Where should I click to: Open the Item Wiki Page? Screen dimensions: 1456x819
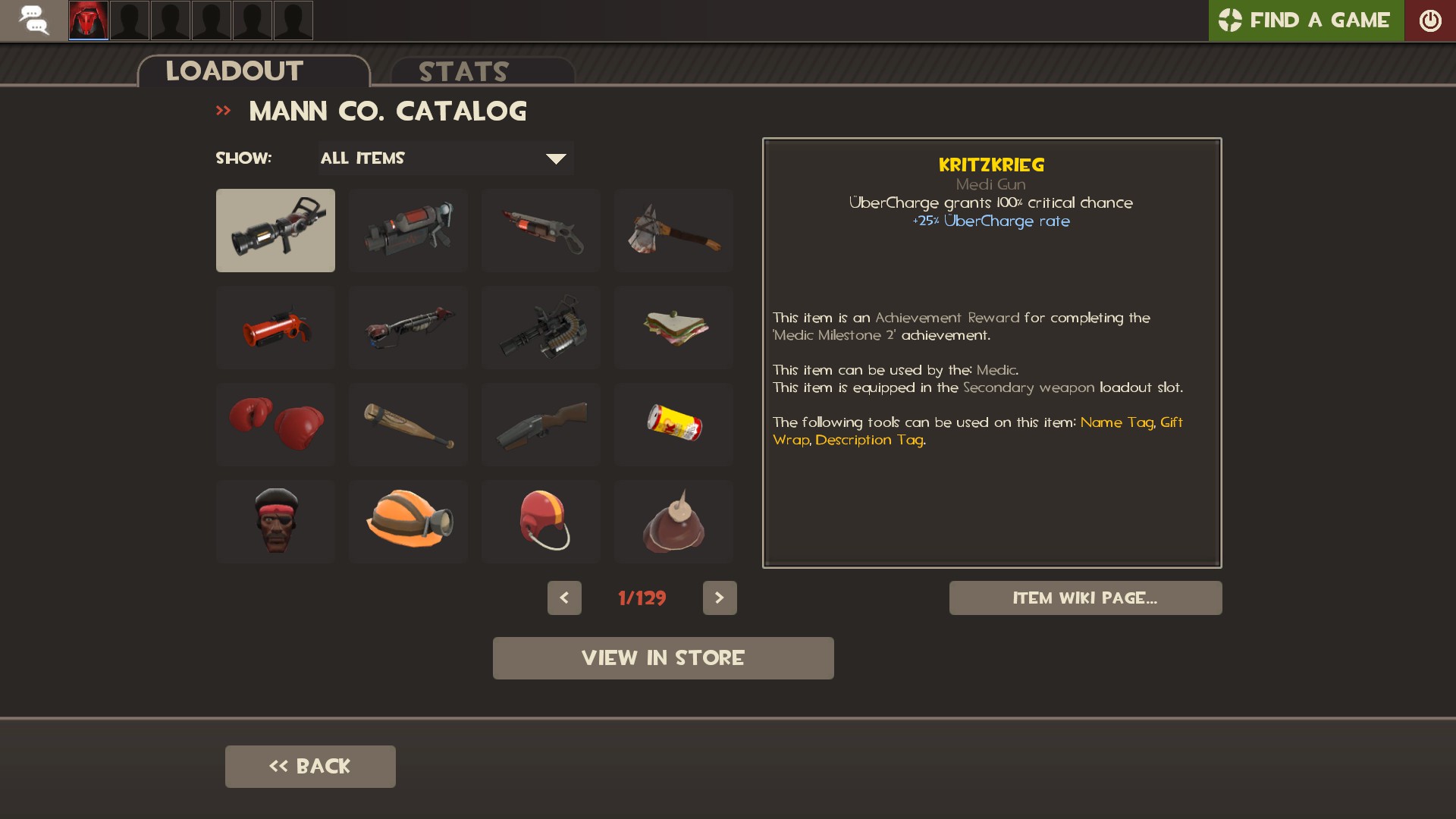click(x=1085, y=598)
